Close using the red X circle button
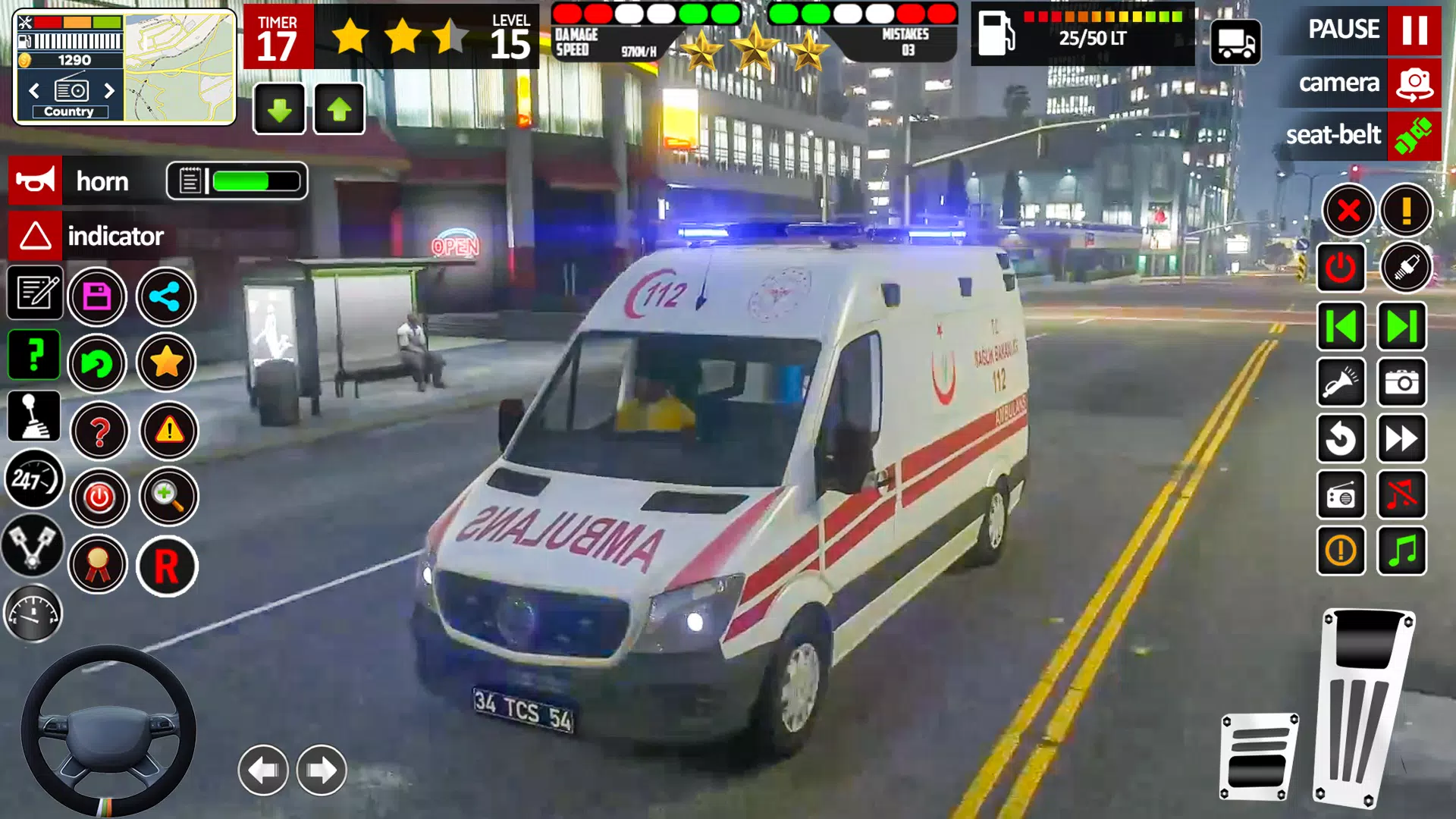The height and width of the screenshot is (819, 1456). coord(1348,210)
